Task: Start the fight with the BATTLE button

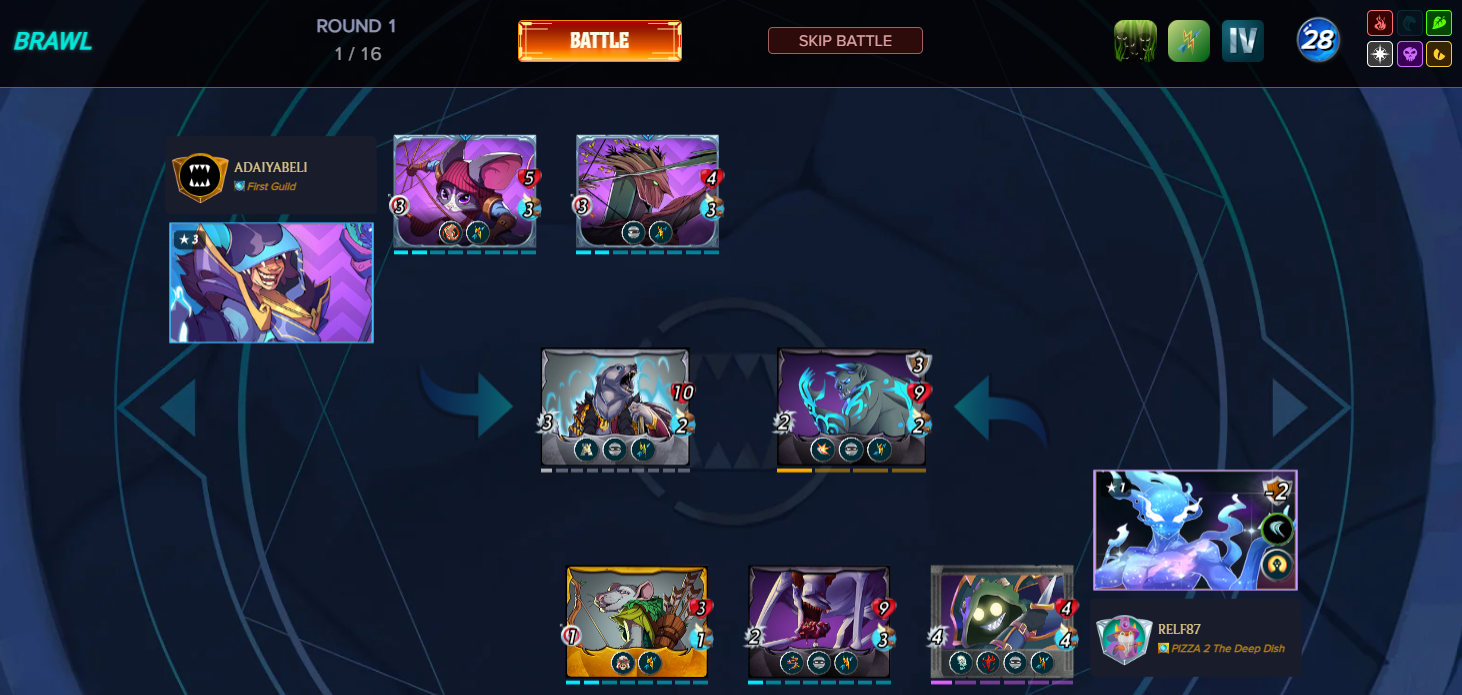Action: point(599,41)
